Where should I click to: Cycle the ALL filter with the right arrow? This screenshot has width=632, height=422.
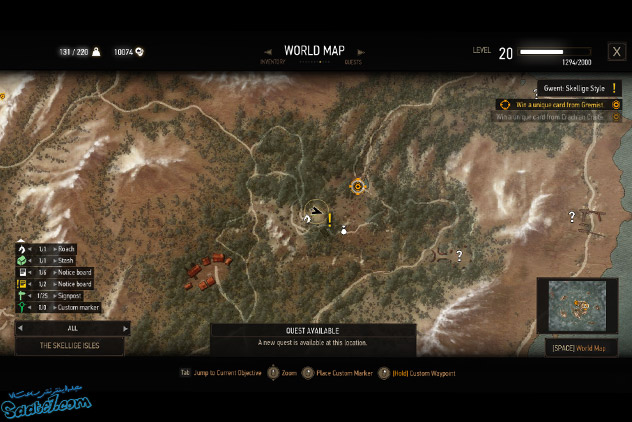point(125,327)
